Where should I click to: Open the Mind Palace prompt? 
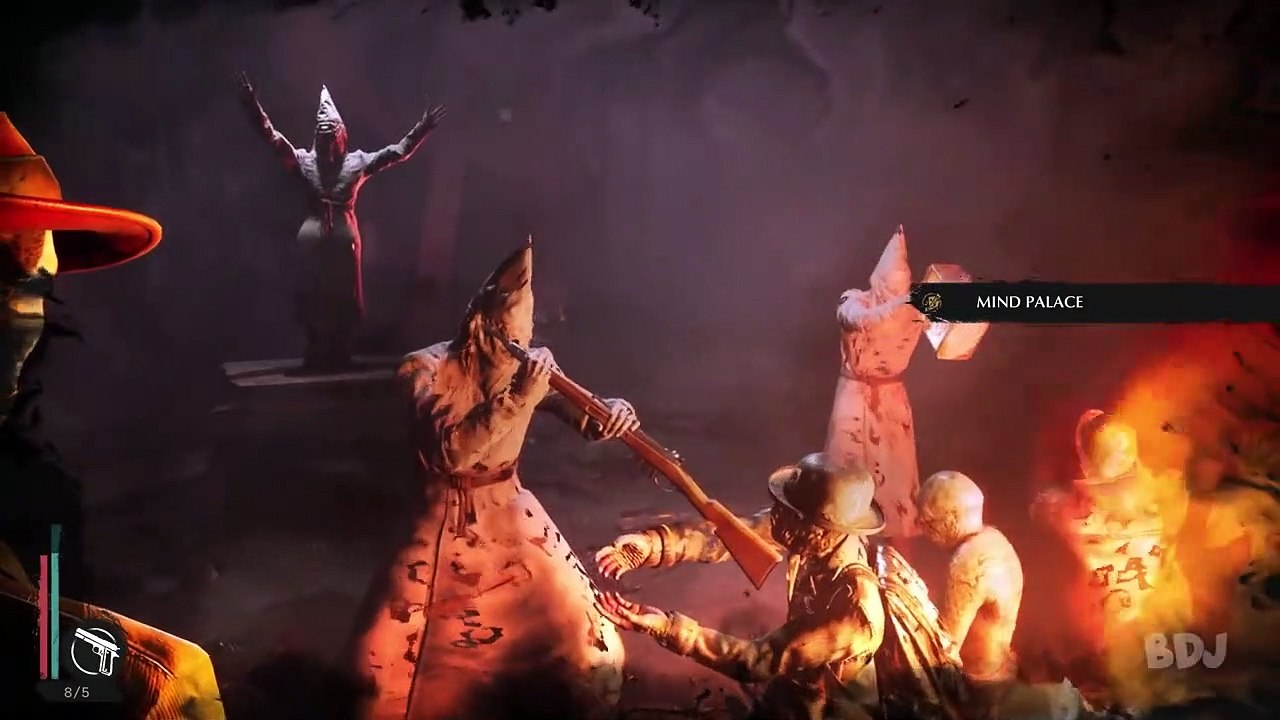pos(1029,302)
